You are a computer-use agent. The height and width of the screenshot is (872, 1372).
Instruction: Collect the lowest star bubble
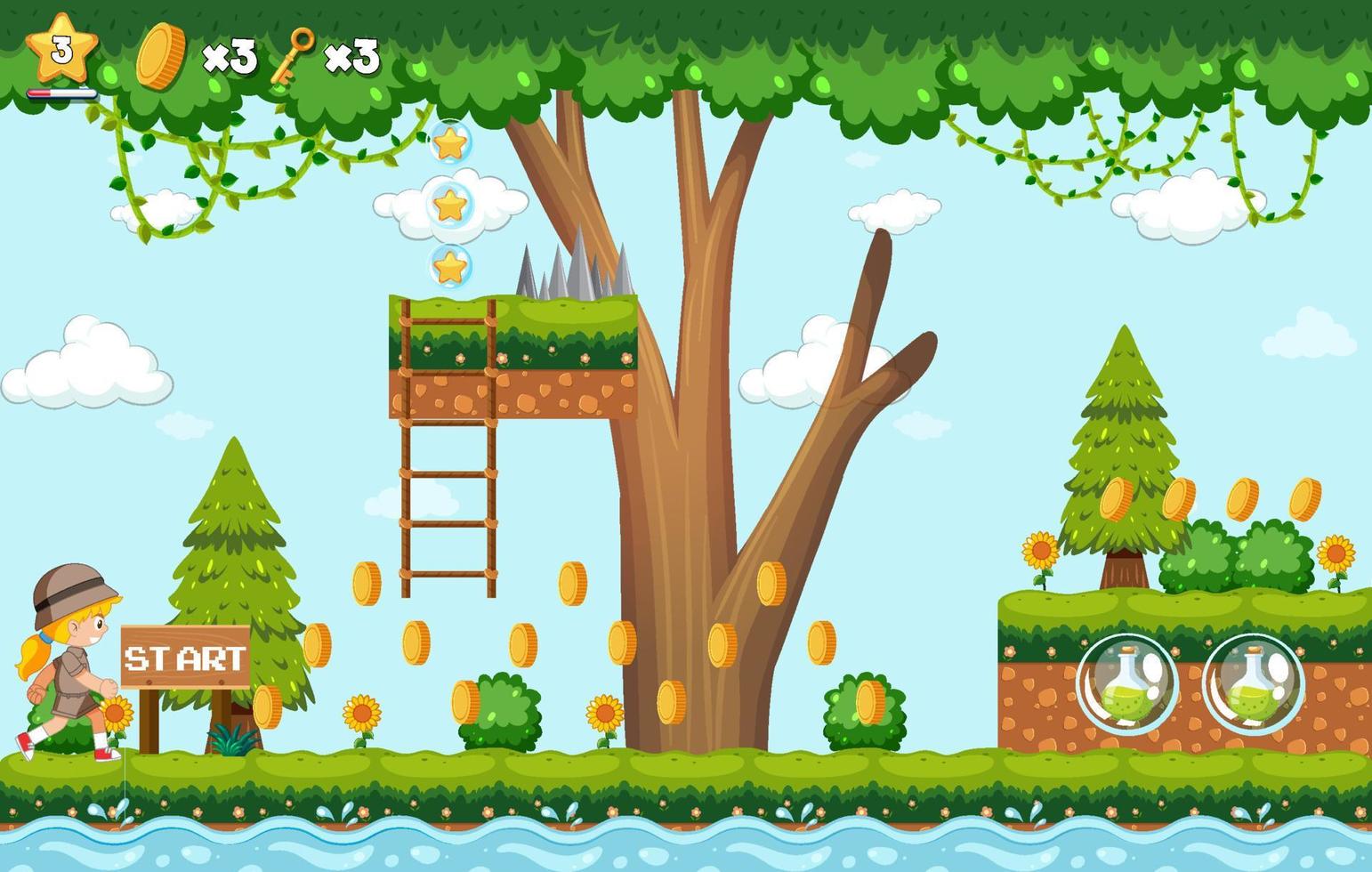pos(448,266)
